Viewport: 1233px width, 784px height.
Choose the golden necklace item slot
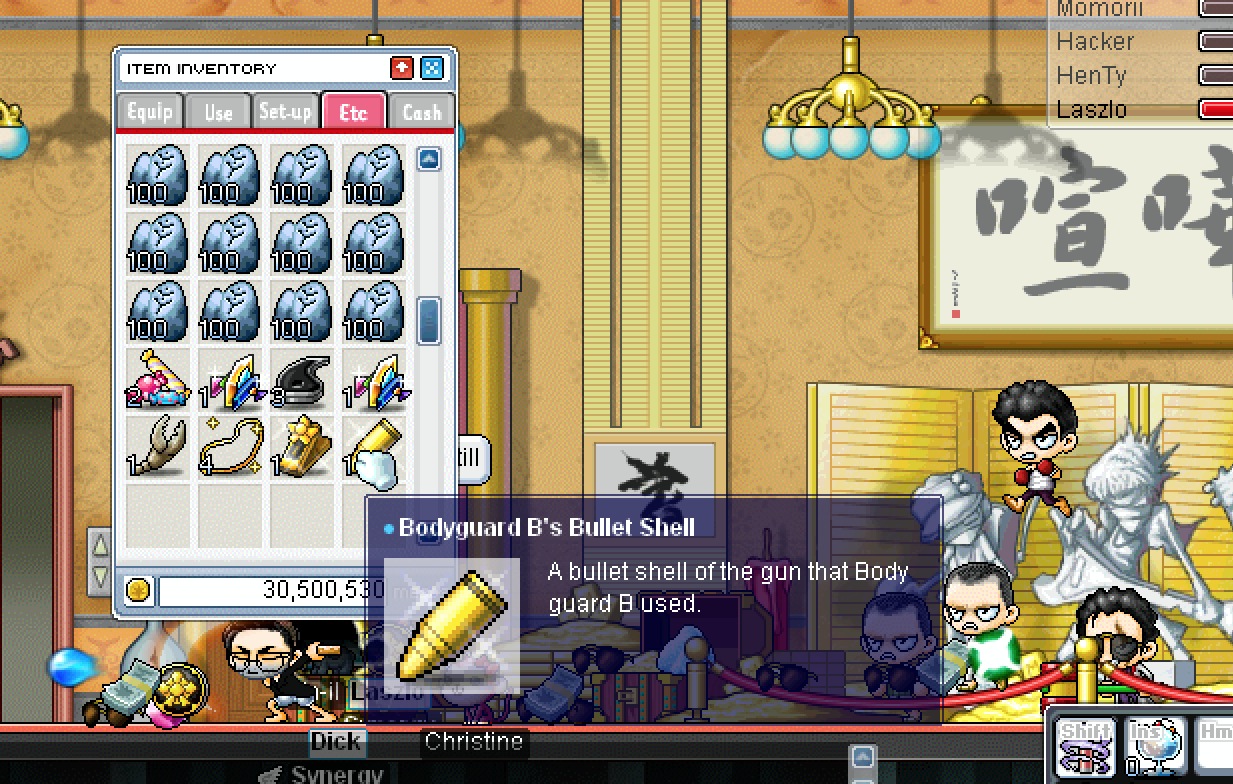(x=229, y=447)
